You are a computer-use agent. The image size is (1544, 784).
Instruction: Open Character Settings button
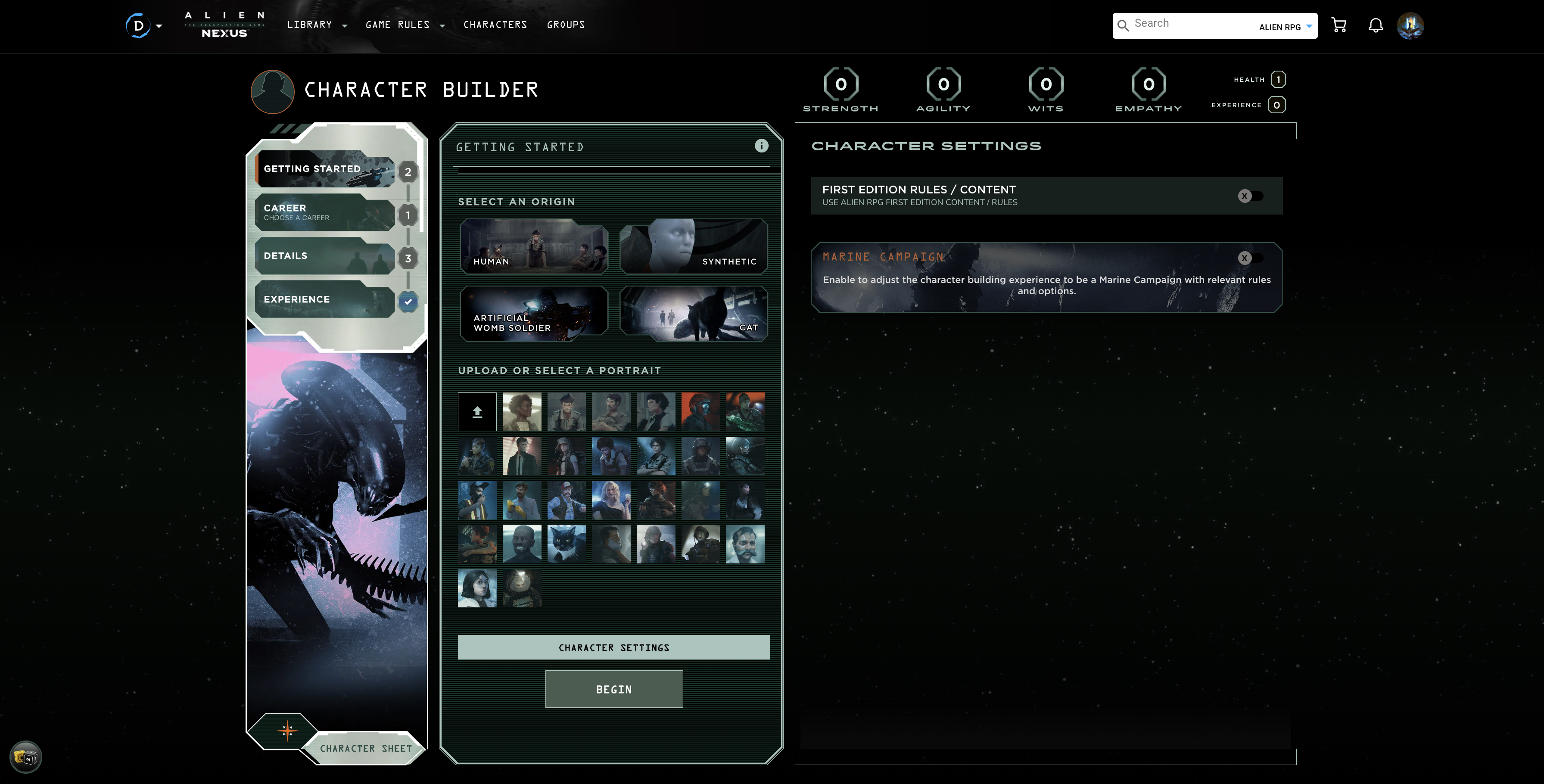pyautogui.click(x=613, y=647)
